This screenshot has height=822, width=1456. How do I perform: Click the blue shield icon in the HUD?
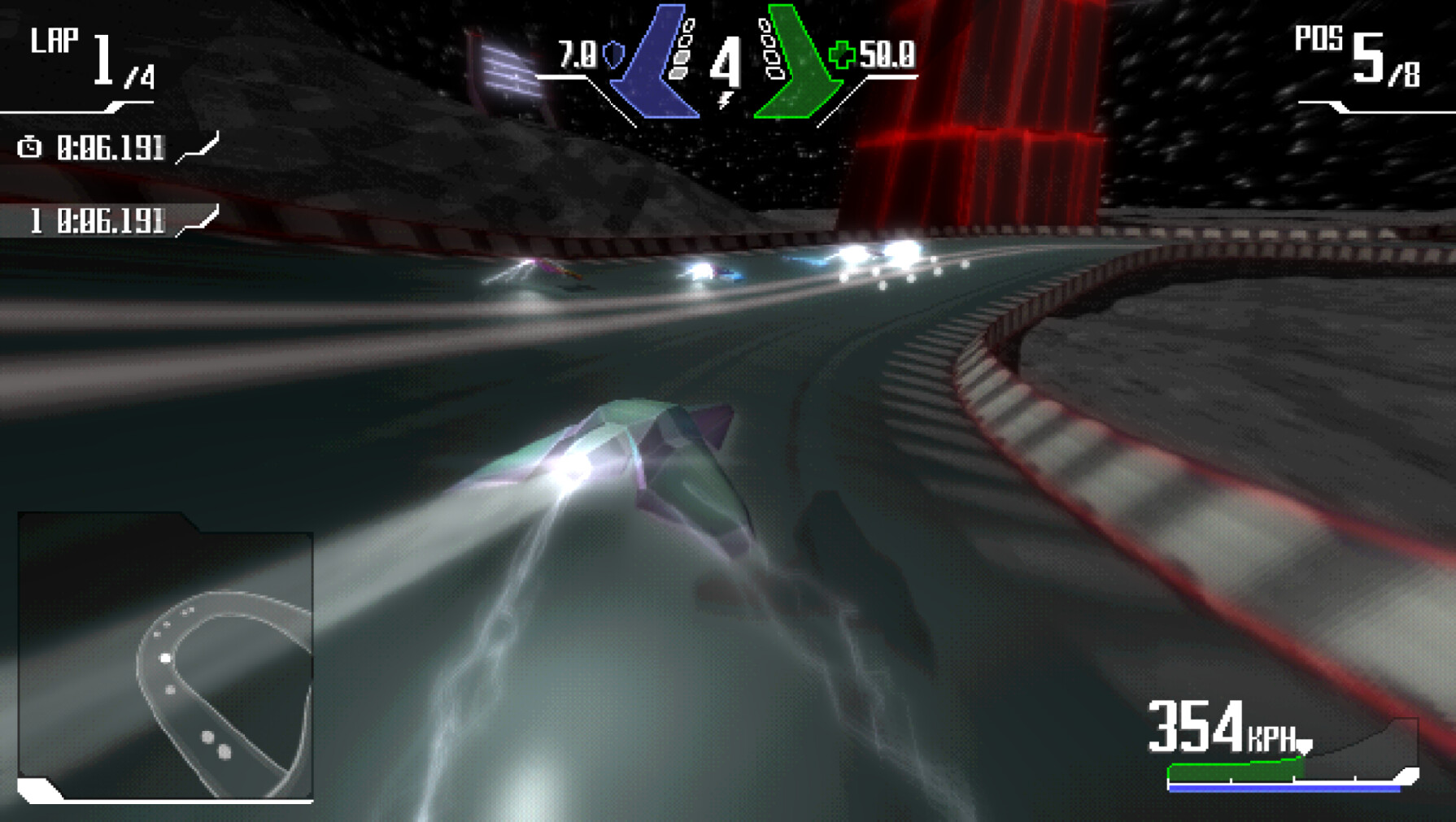[616, 55]
